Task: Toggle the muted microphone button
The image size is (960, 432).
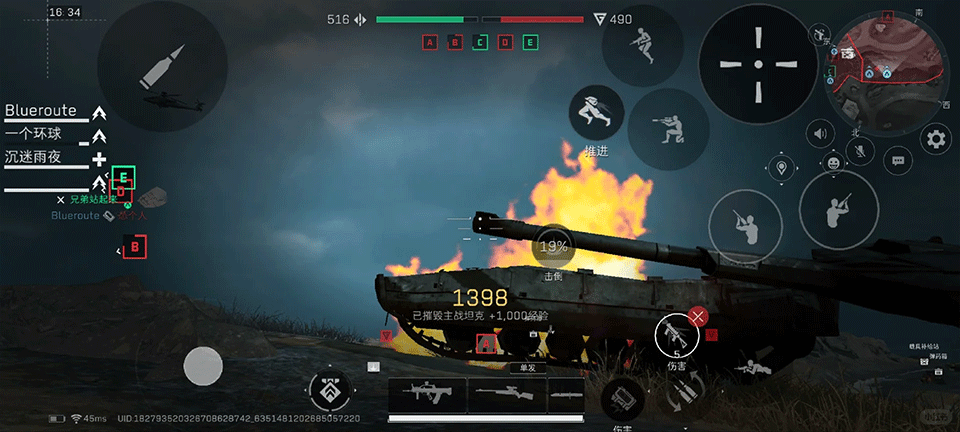Action: click(859, 151)
